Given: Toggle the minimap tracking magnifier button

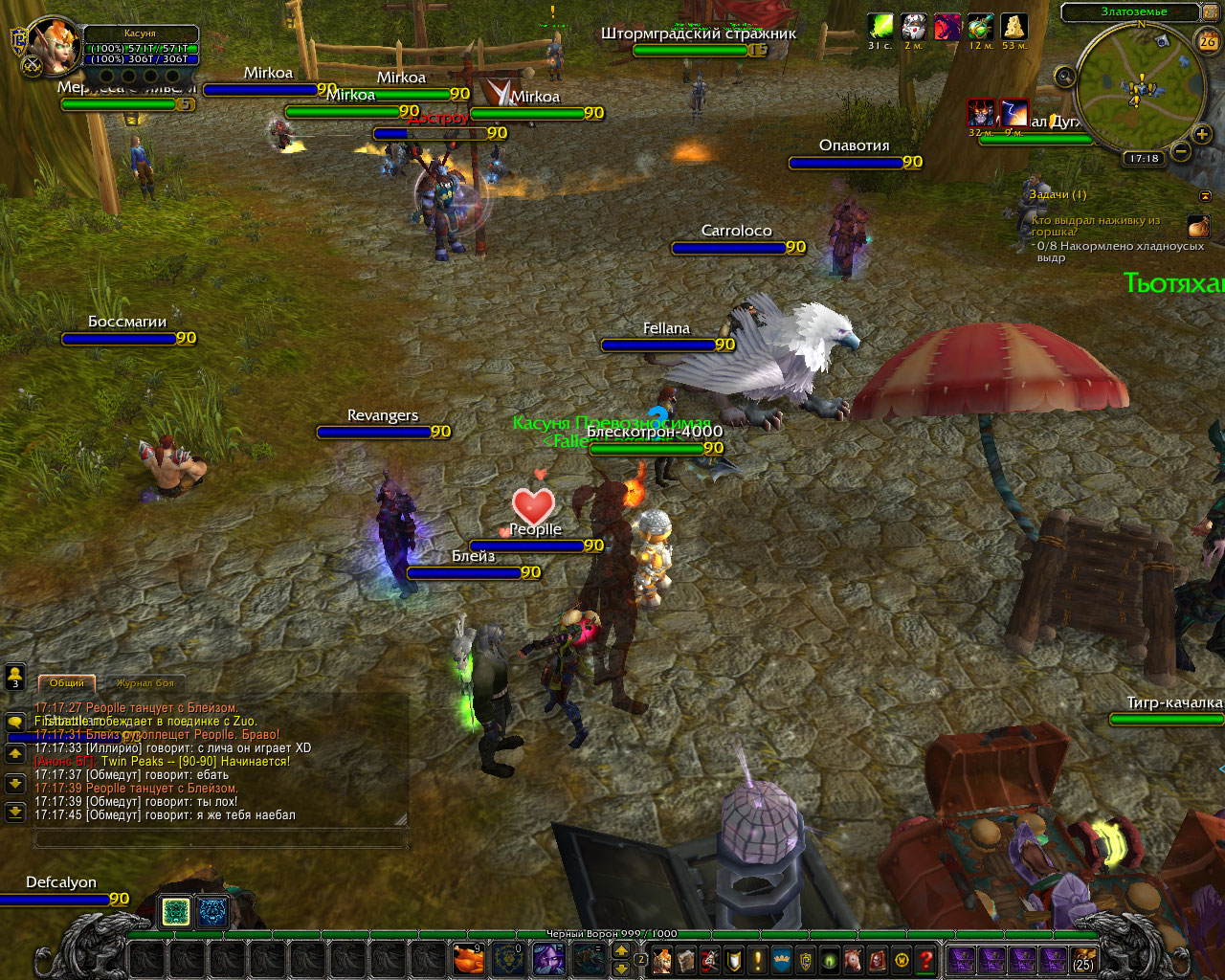Looking at the screenshot, I should pos(1064,77).
